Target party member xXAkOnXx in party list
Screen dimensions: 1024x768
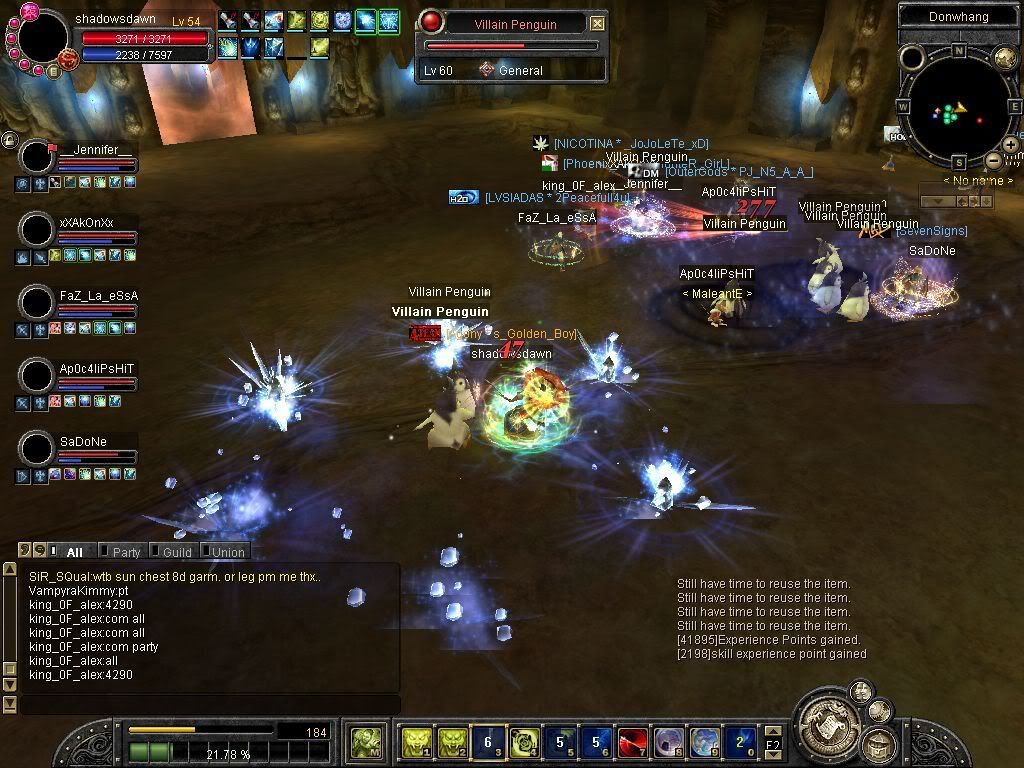tap(37, 230)
